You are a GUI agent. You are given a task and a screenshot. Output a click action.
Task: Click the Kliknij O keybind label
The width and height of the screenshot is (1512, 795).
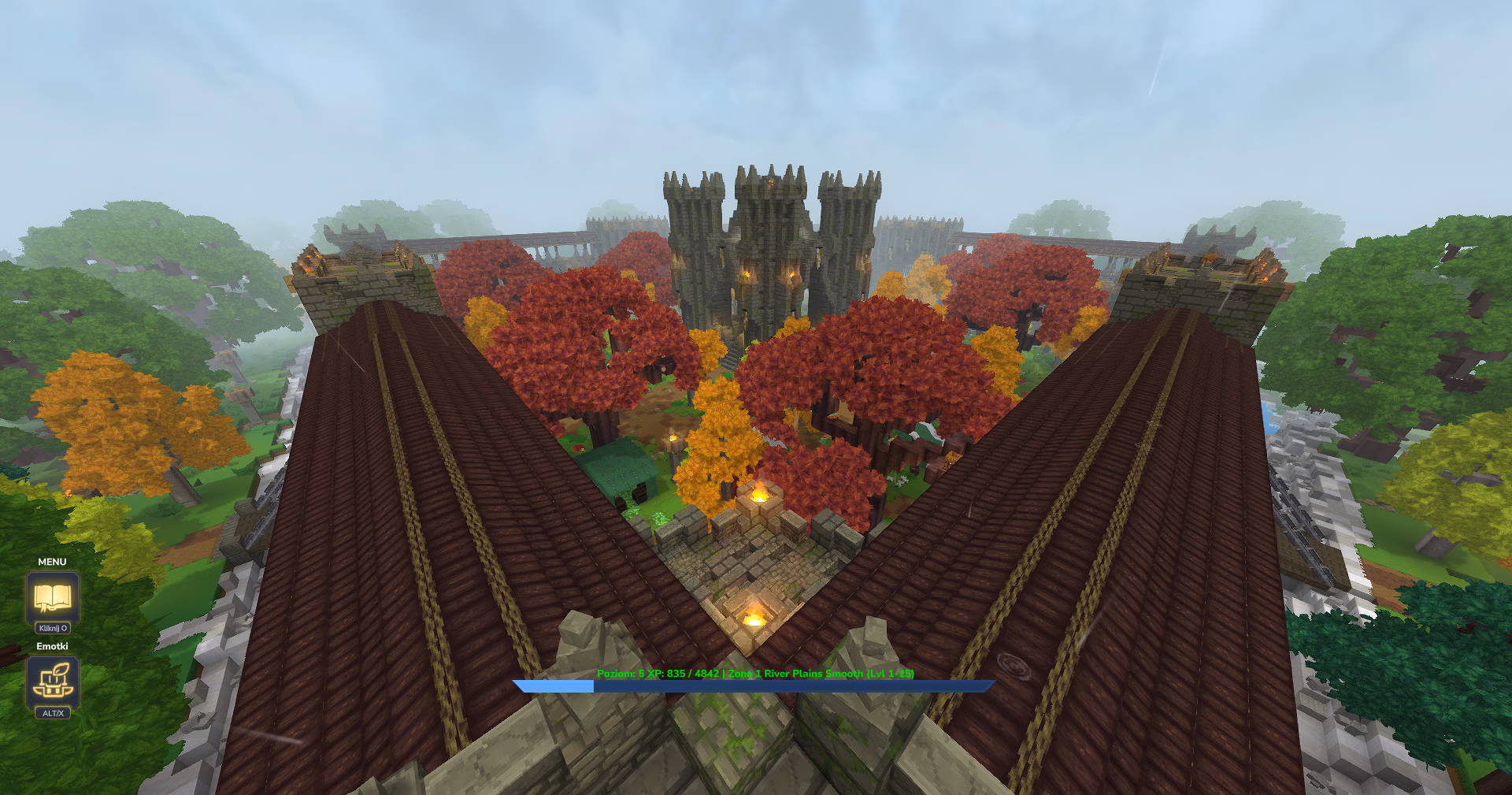pos(52,628)
